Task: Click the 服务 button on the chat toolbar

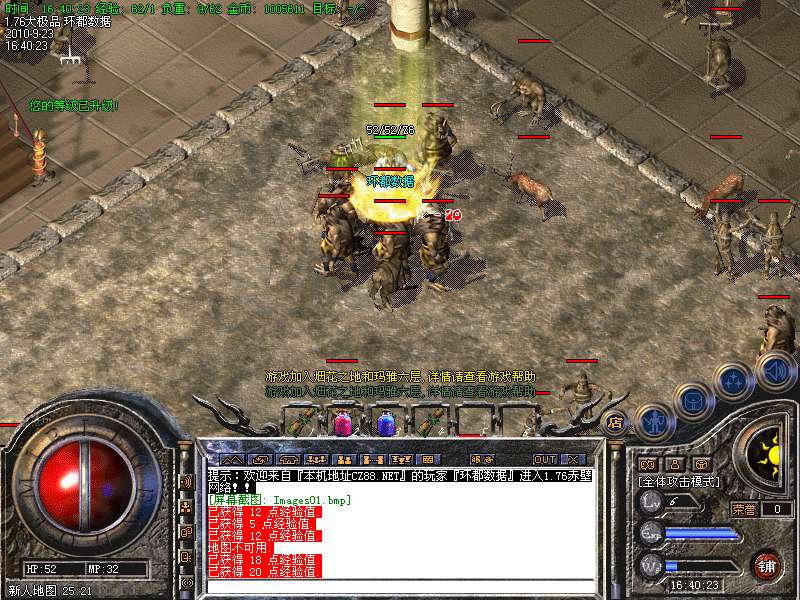Action: tap(479, 460)
